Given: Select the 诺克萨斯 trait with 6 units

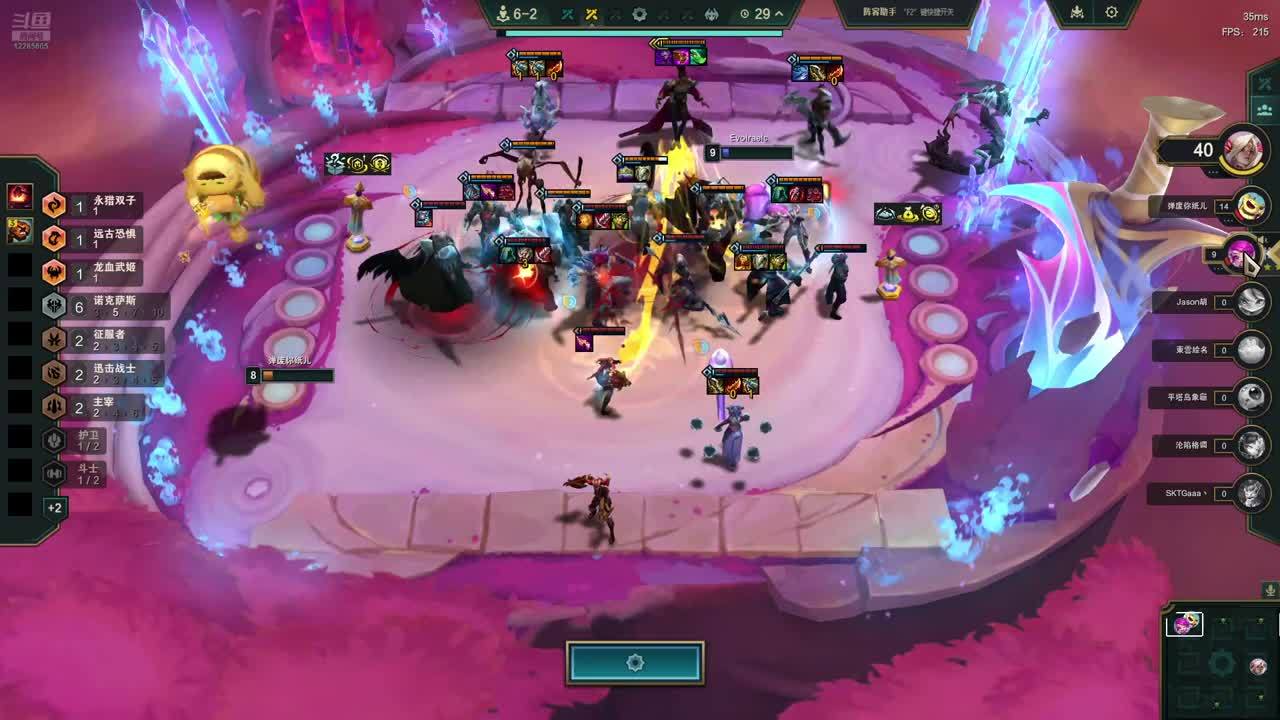Looking at the screenshot, I should click(x=100, y=306).
